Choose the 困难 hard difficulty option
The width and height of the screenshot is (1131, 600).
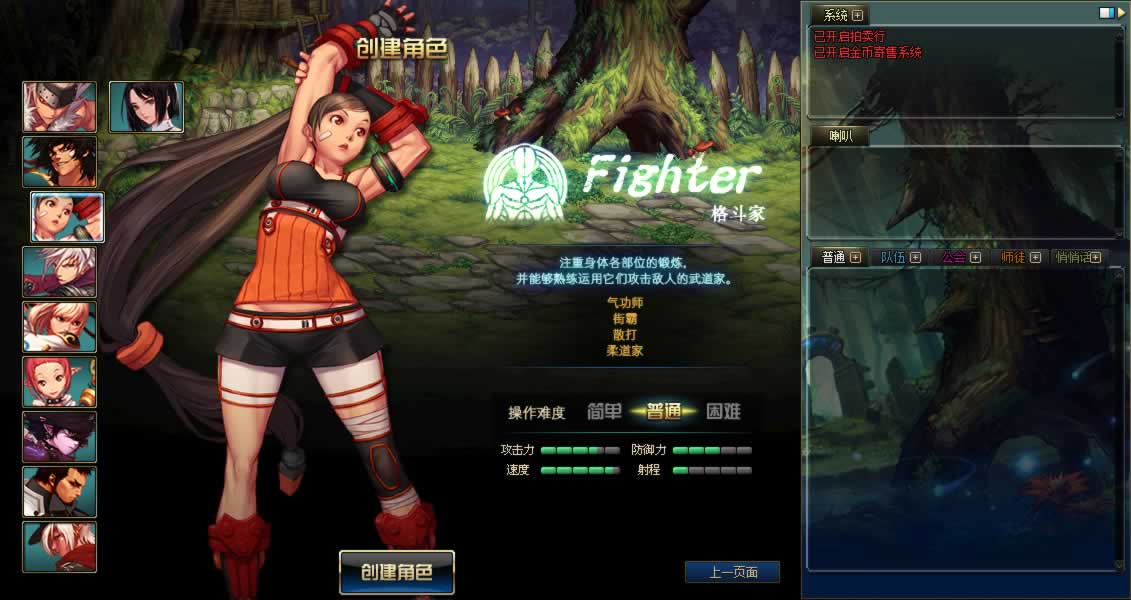click(x=722, y=411)
